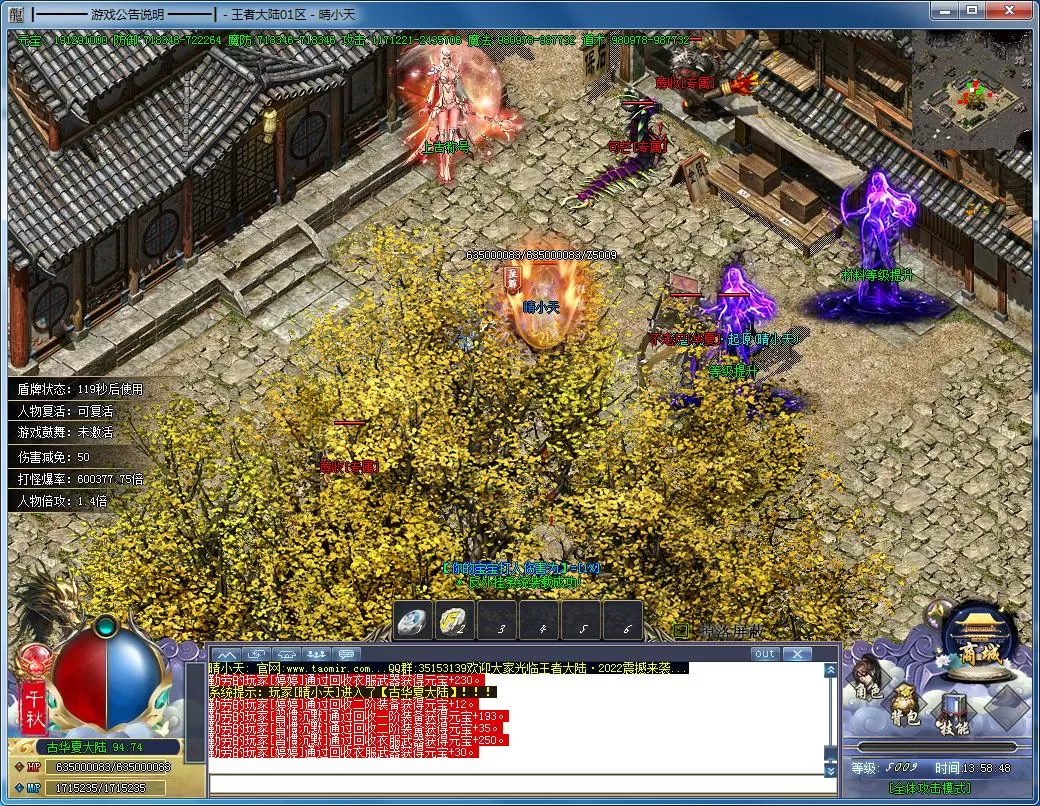The image size is (1040, 806).
Task: Click the chat message input field
Action: (x=515, y=784)
